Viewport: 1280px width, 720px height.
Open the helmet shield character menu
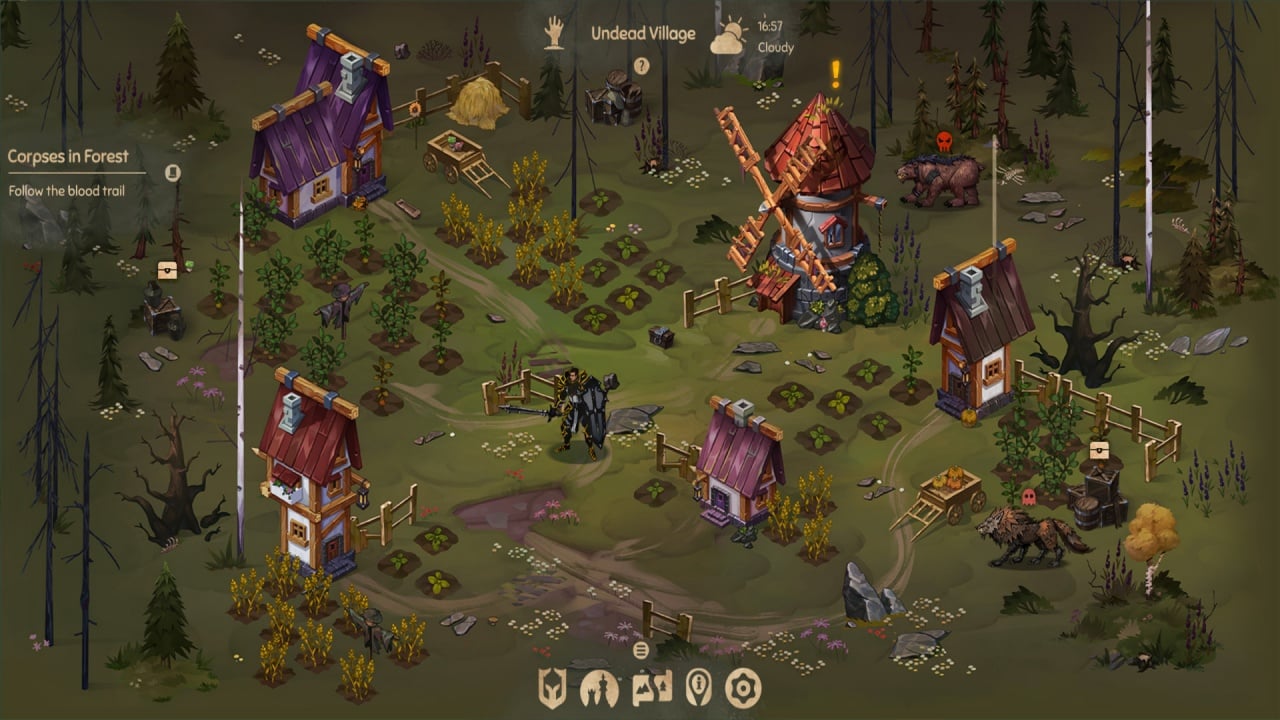coord(553,688)
